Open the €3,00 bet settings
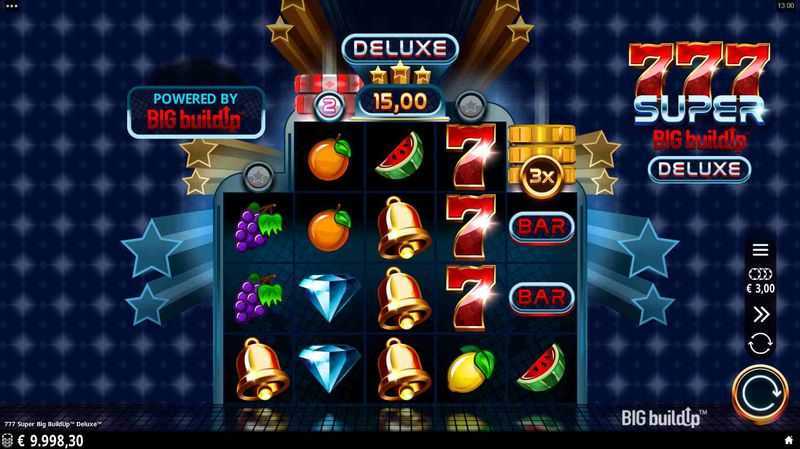 tap(760, 280)
